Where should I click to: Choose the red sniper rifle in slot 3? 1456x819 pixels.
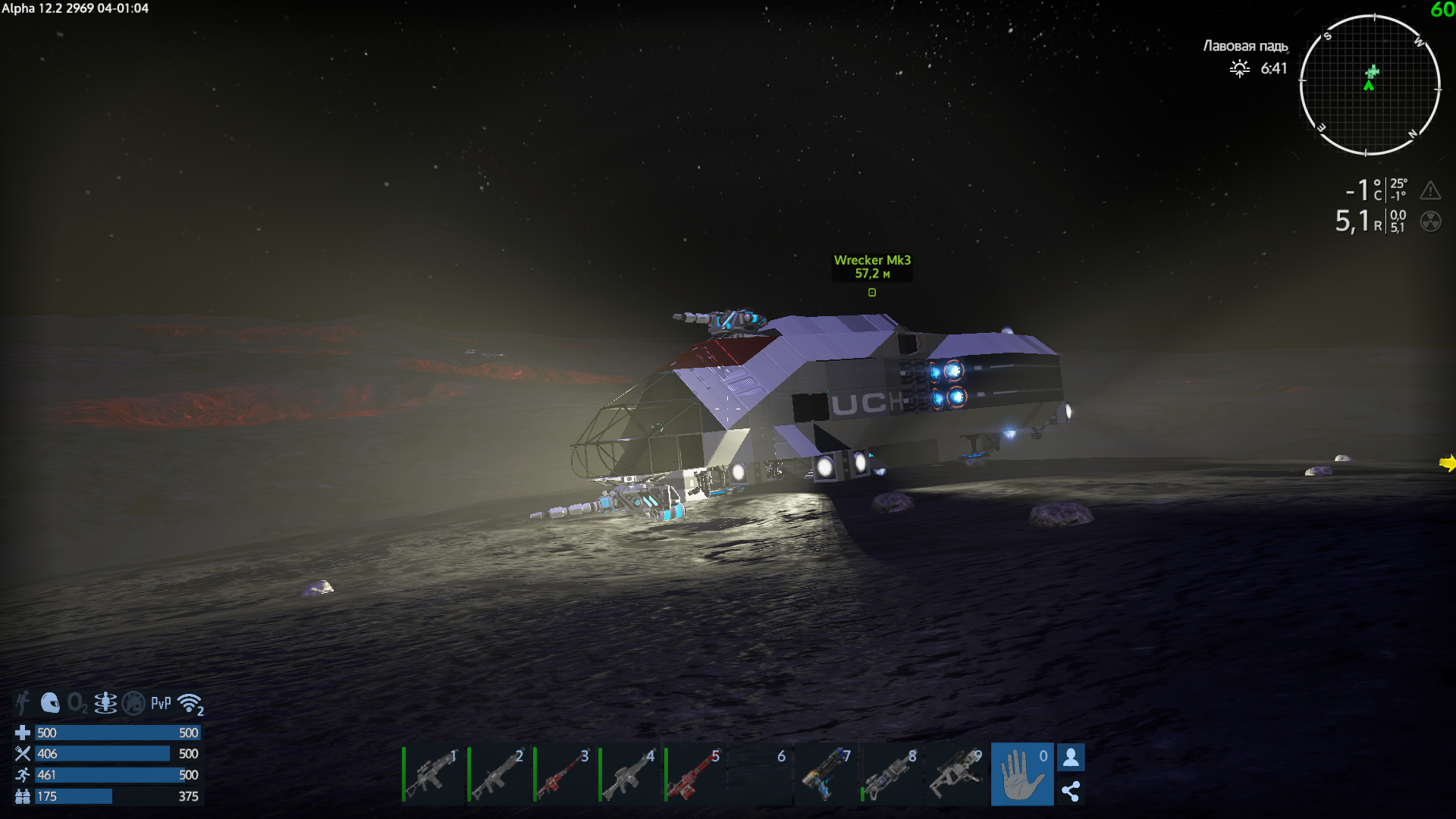coord(563,775)
